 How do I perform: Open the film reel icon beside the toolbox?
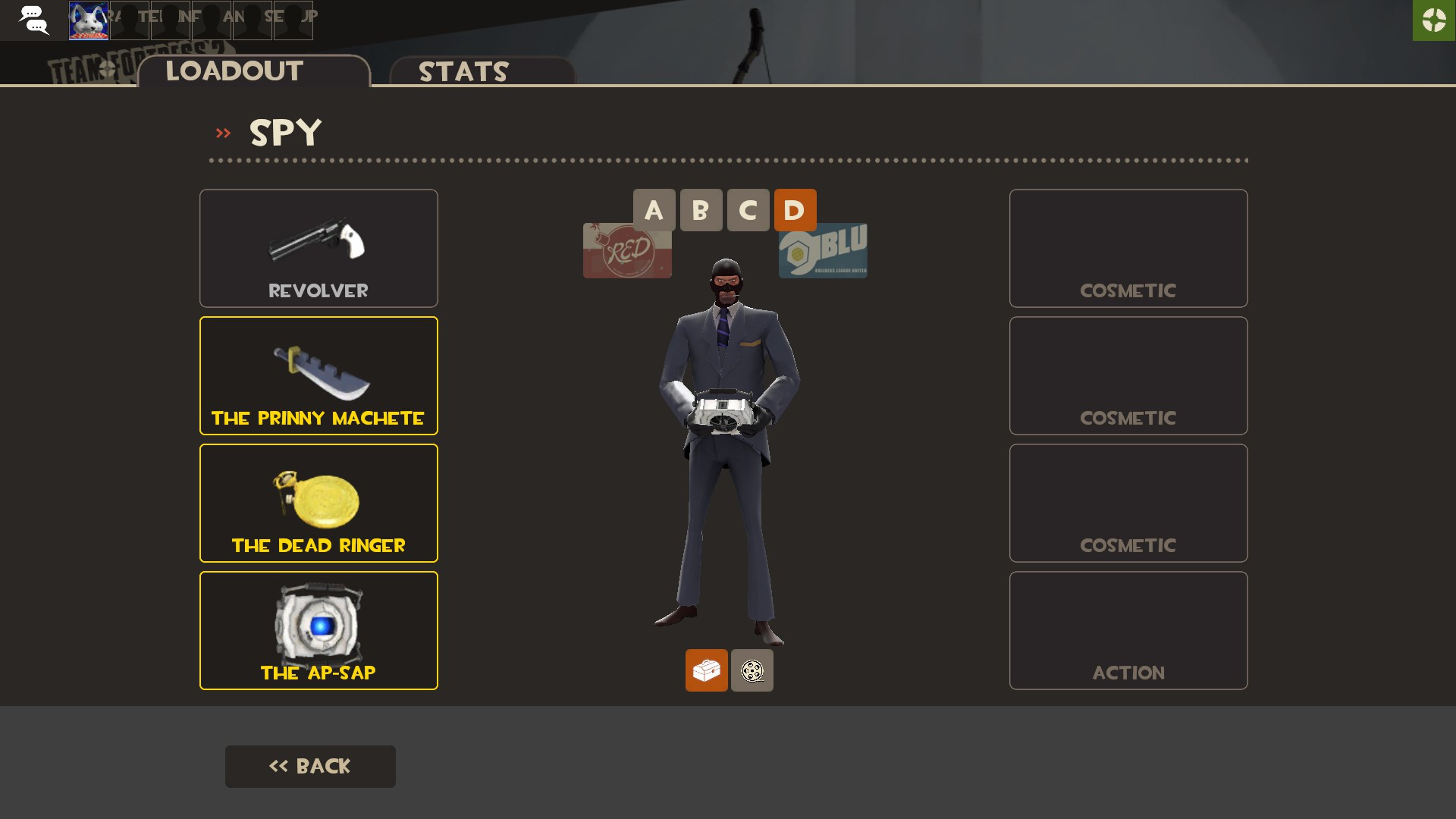point(752,670)
